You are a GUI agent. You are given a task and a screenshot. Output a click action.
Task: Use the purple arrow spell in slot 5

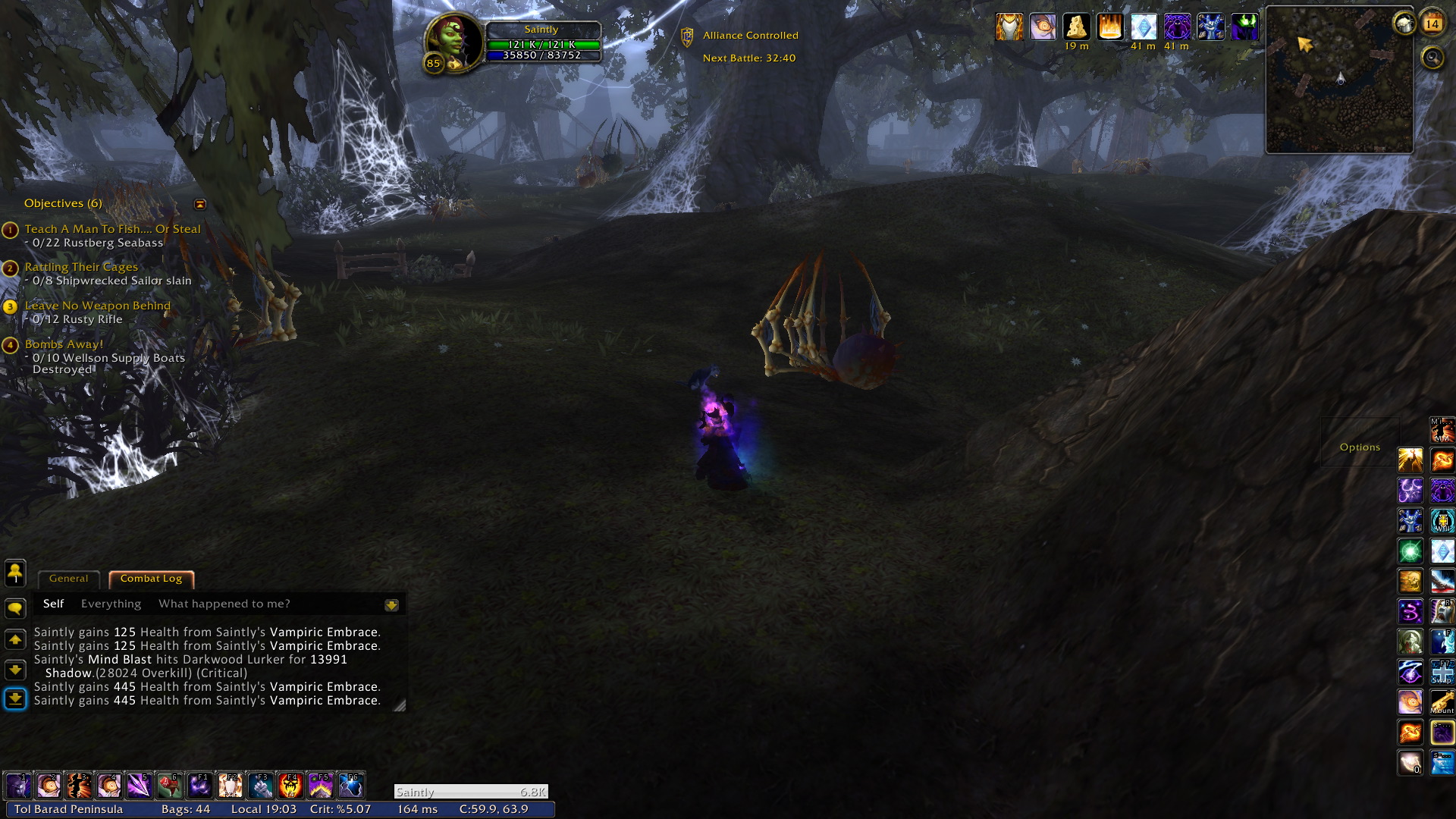click(140, 786)
